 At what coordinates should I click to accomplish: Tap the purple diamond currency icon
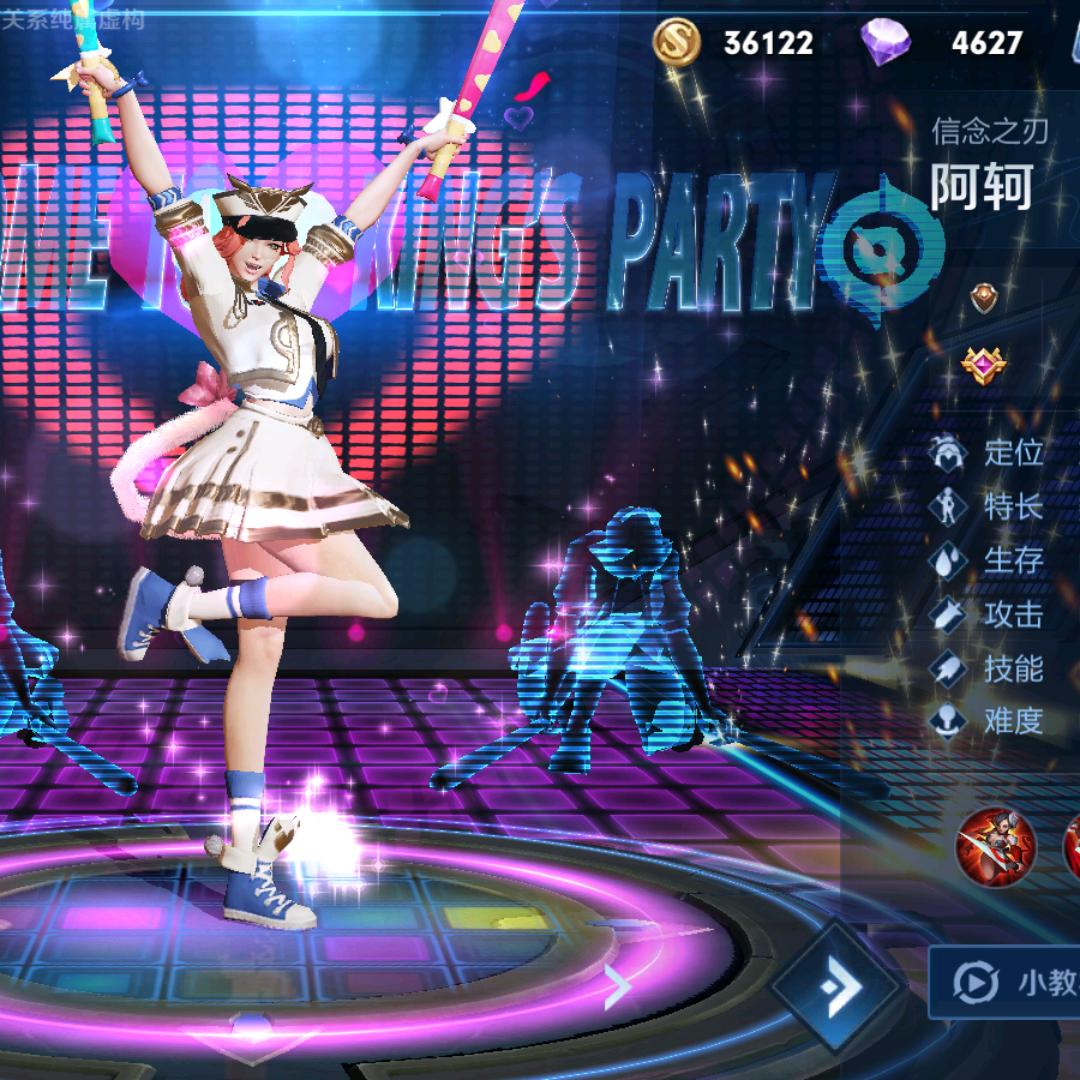click(x=885, y=42)
